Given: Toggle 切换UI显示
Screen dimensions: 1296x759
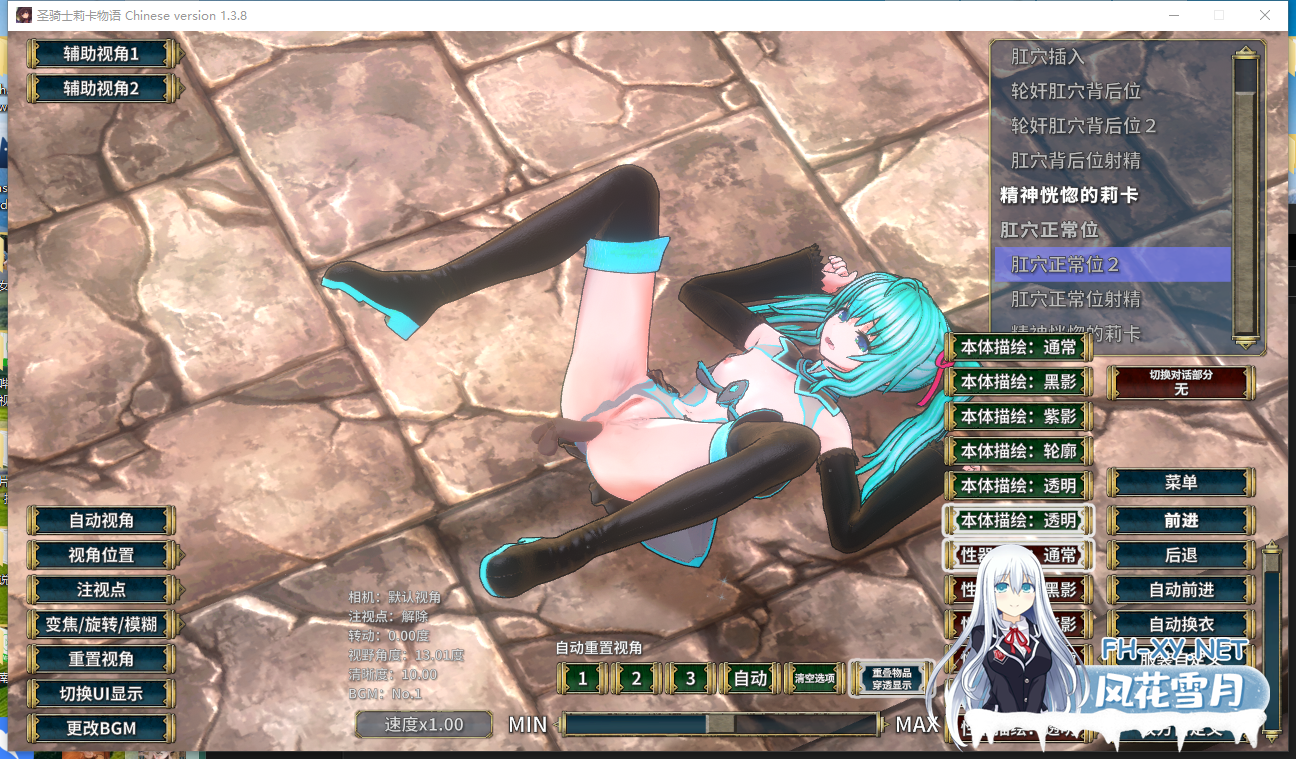Looking at the screenshot, I should click(101, 694).
